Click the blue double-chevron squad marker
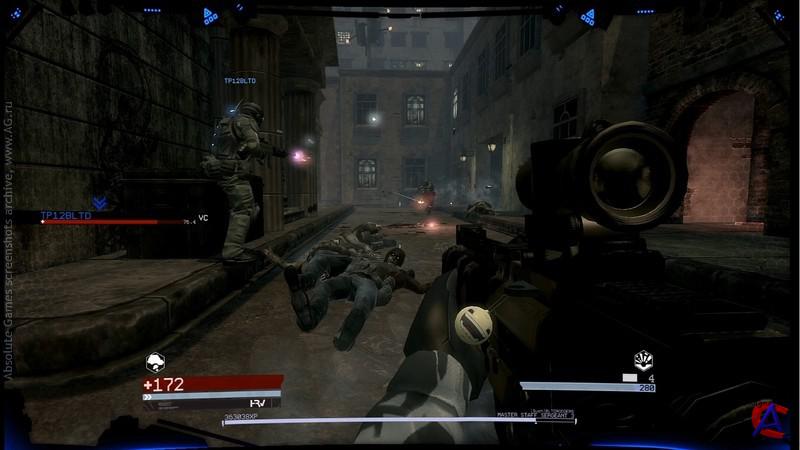The image size is (800, 450). pyautogui.click(x=99, y=201)
